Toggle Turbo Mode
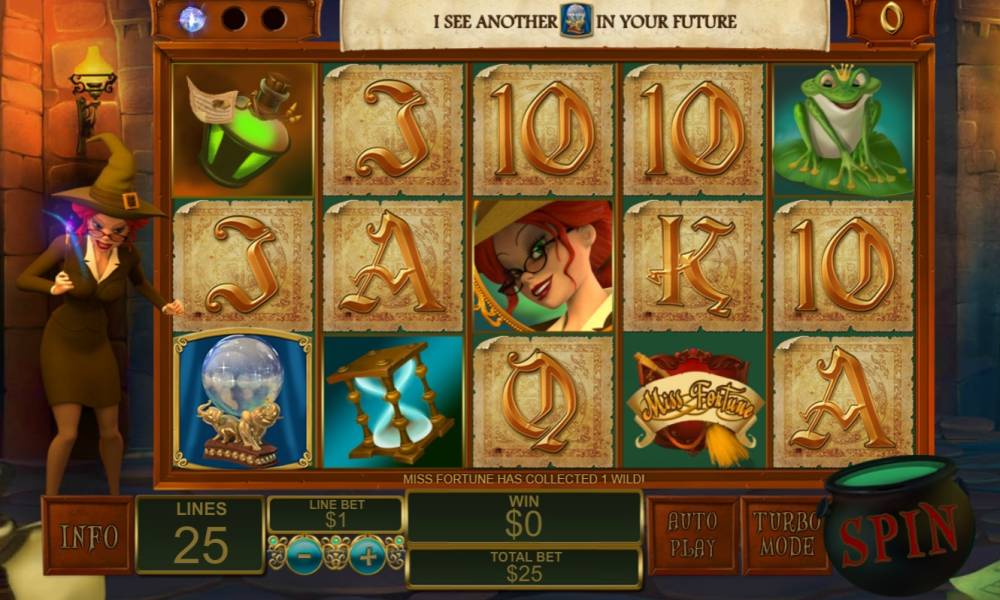 pyautogui.click(x=785, y=535)
